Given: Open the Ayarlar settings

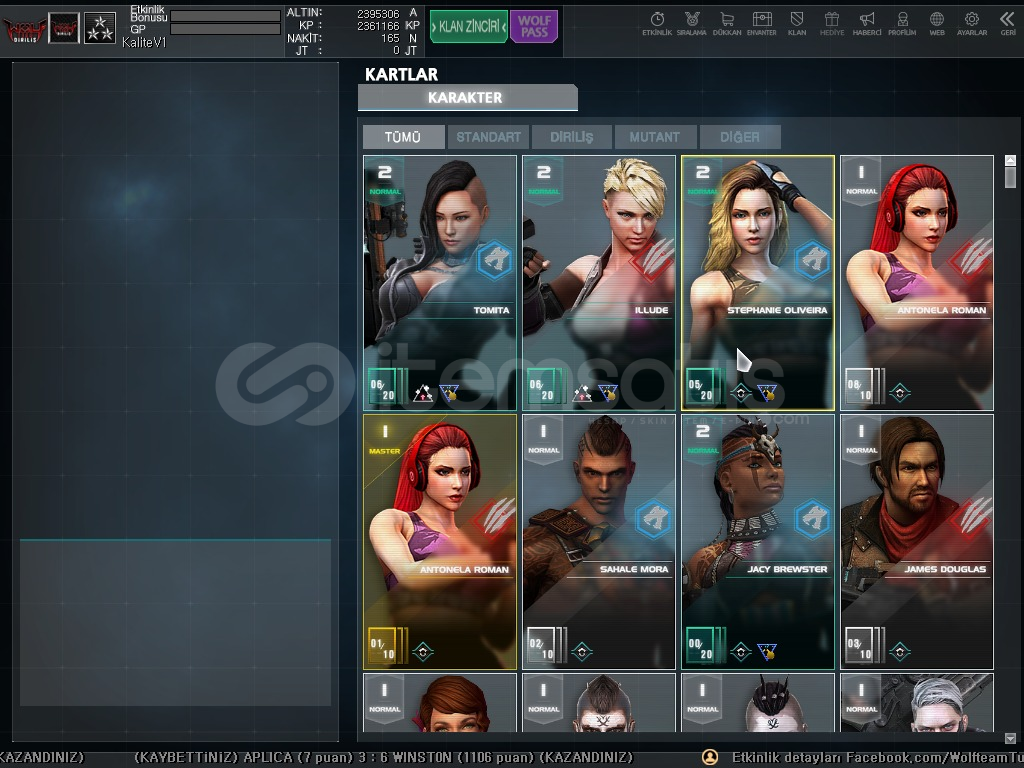Looking at the screenshot, I should [x=971, y=23].
